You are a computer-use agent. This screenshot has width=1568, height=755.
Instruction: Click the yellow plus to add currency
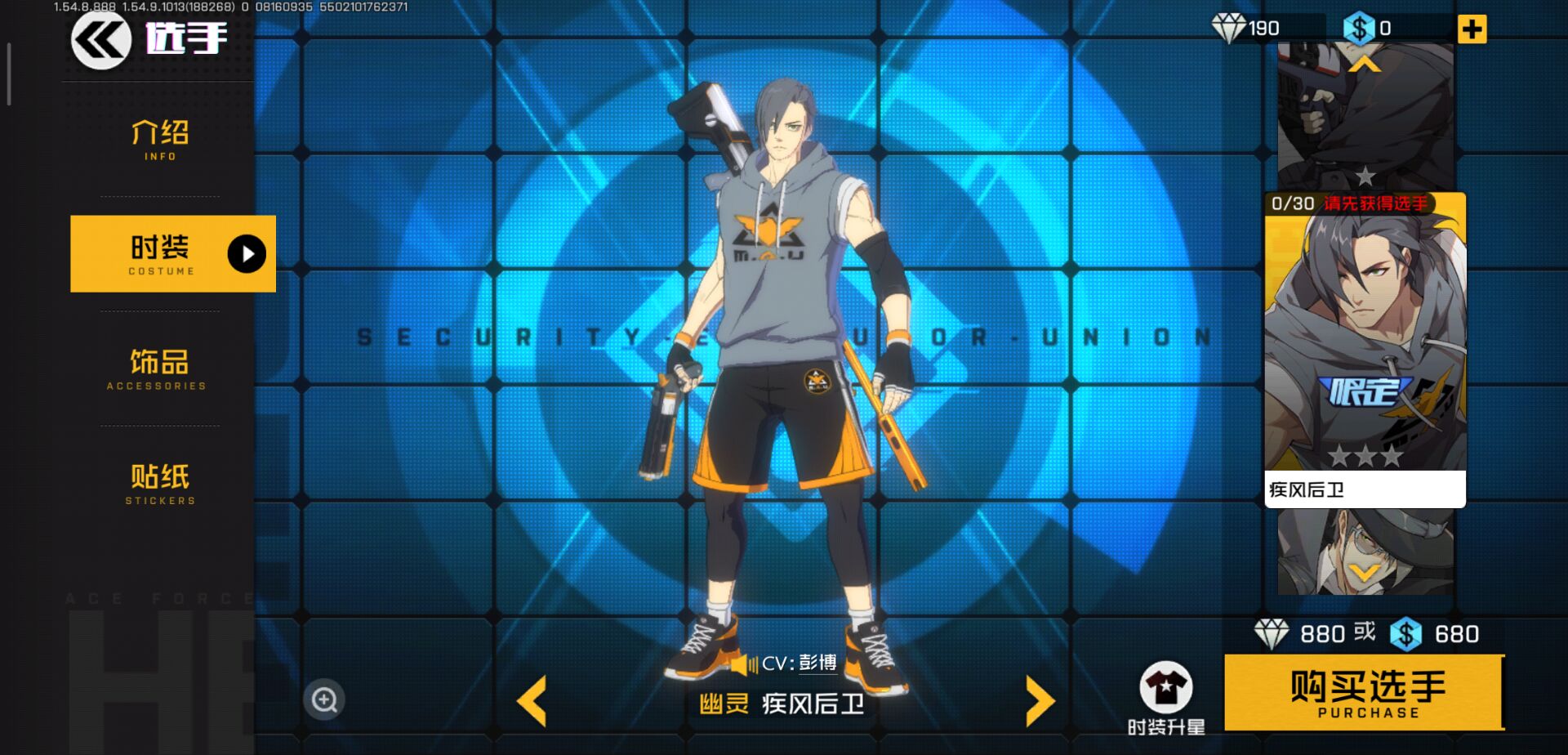click(x=1472, y=29)
